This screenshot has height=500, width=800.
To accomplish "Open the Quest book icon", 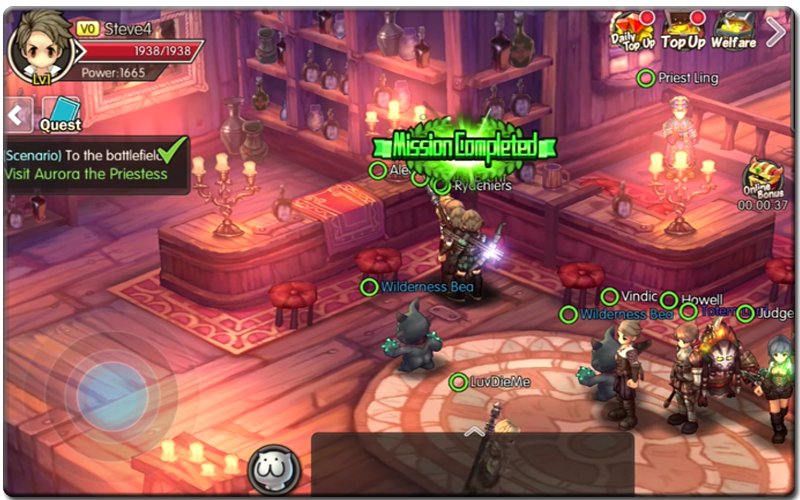I will (61, 113).
